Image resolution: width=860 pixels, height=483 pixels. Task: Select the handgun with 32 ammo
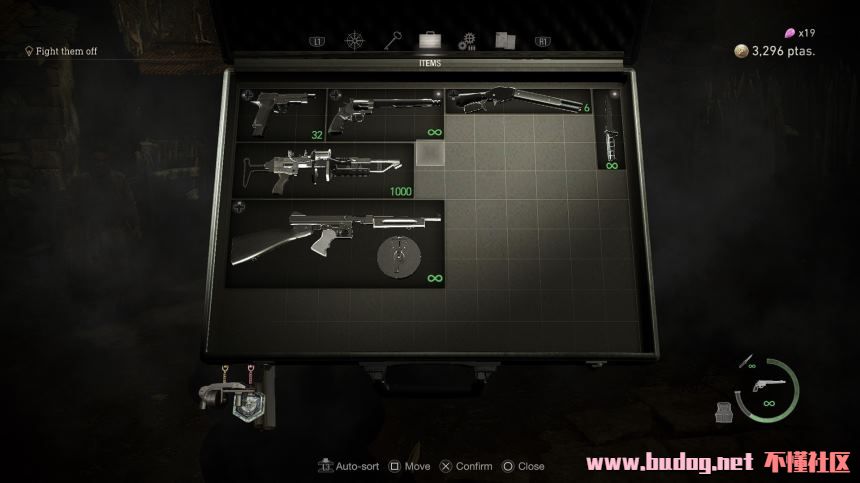(x=281, y=112)
